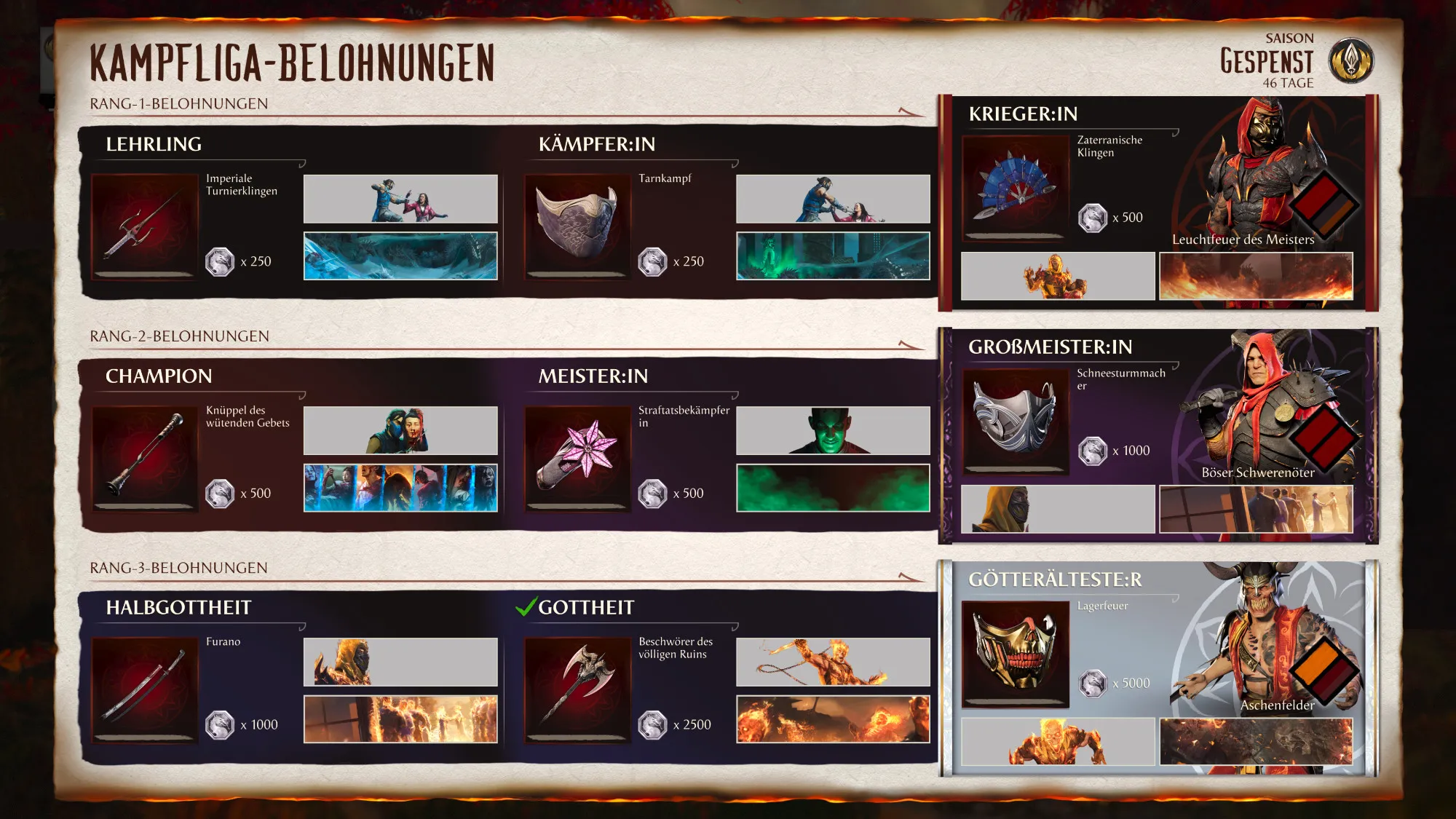Screen dimensions: 1456x819
Task: Choose the Beschwörer des völligen Ruins axe
Action: pos(577,689)
